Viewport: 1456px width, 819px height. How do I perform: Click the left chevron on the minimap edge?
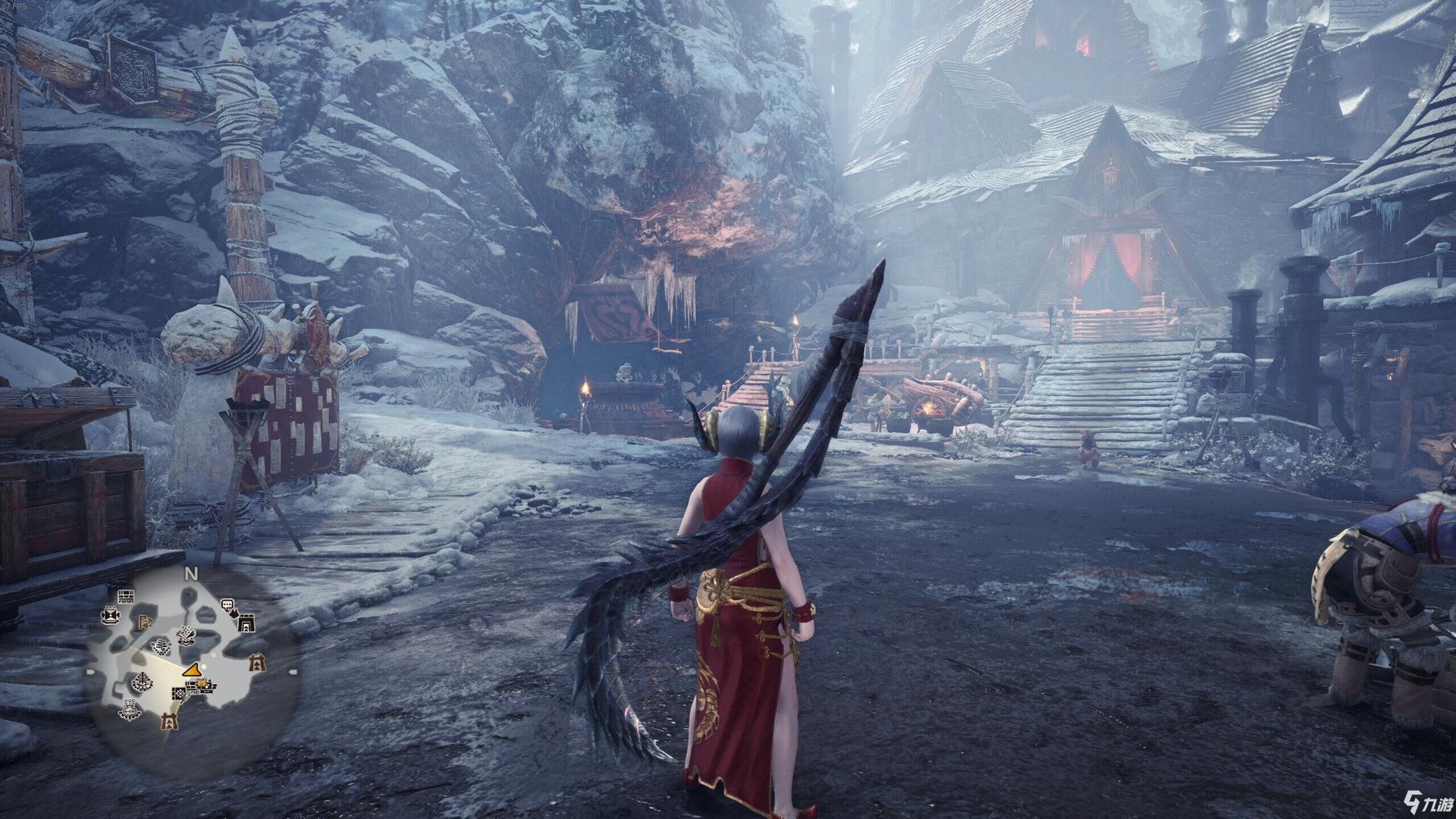(x=89, y=670)
